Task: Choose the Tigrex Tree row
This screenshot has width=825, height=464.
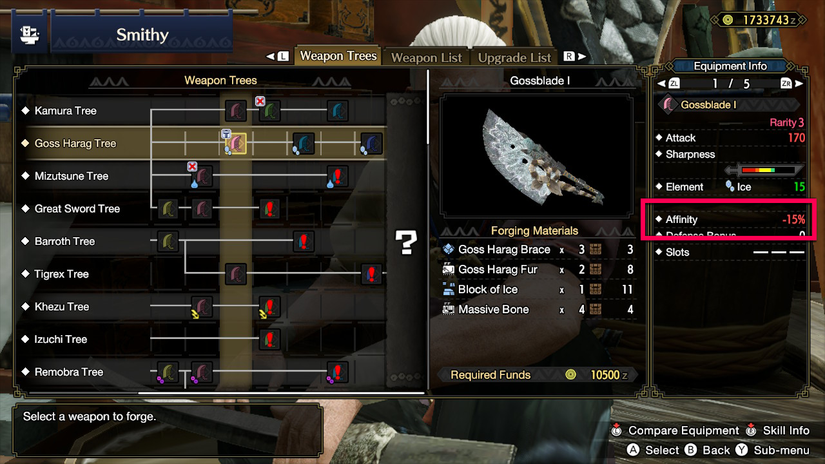Action: coord(61,274)
